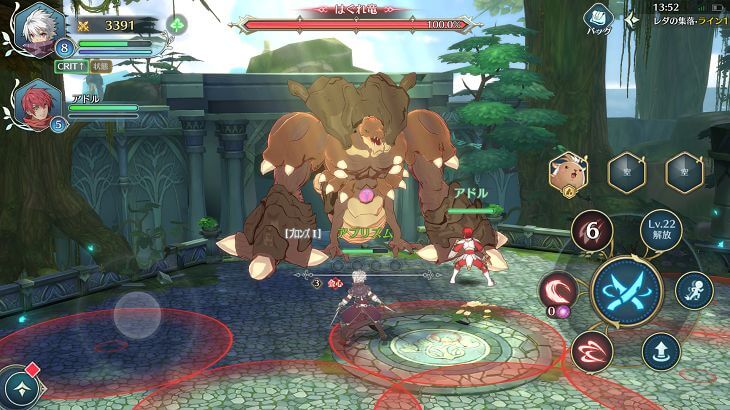This screenshot has height=410, width=730.
Task: Open the diamond-marked compass menu in bottom corner
Action: [x=21, y=389]
